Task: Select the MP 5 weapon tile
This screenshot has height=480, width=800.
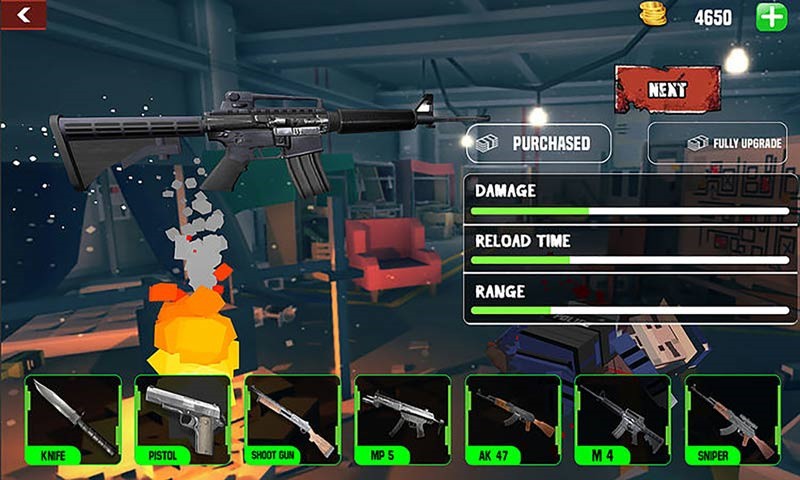Action: [x=402, y=420]
